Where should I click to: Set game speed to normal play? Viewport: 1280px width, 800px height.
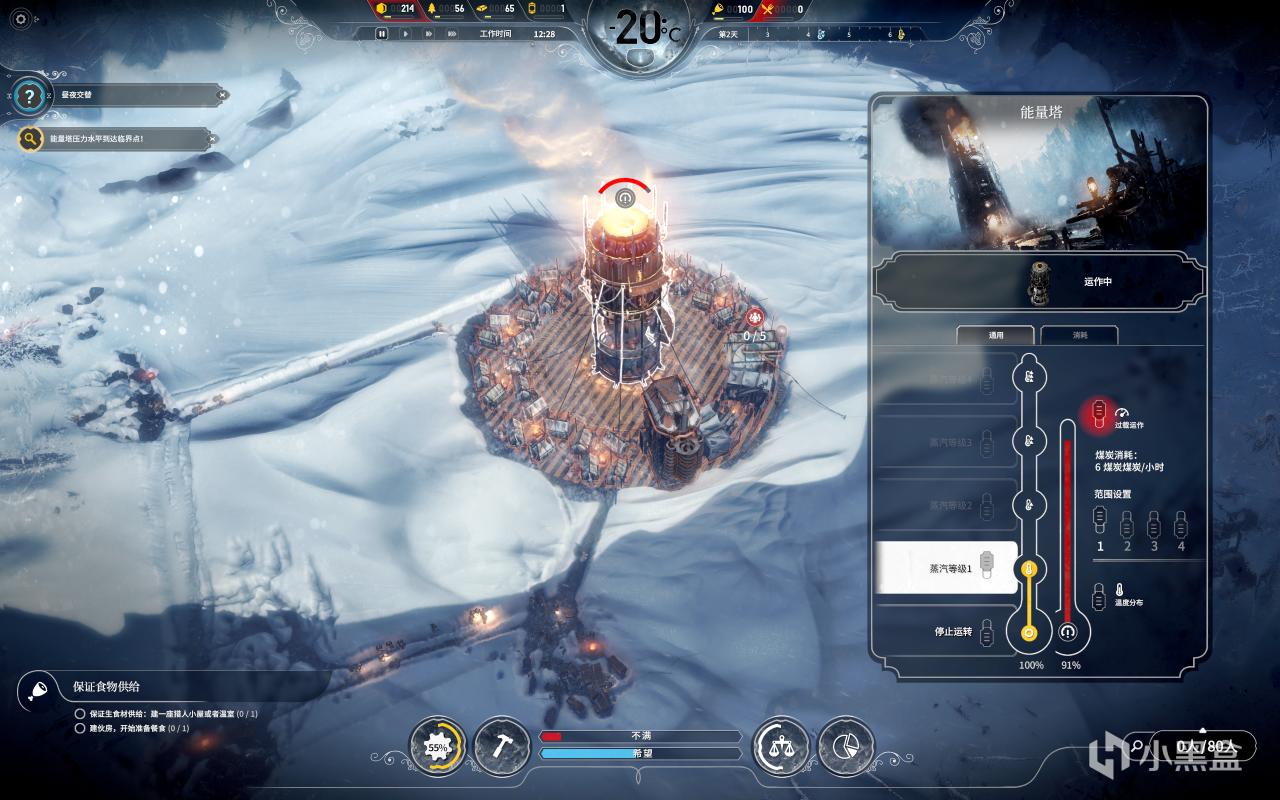(405, 33)
